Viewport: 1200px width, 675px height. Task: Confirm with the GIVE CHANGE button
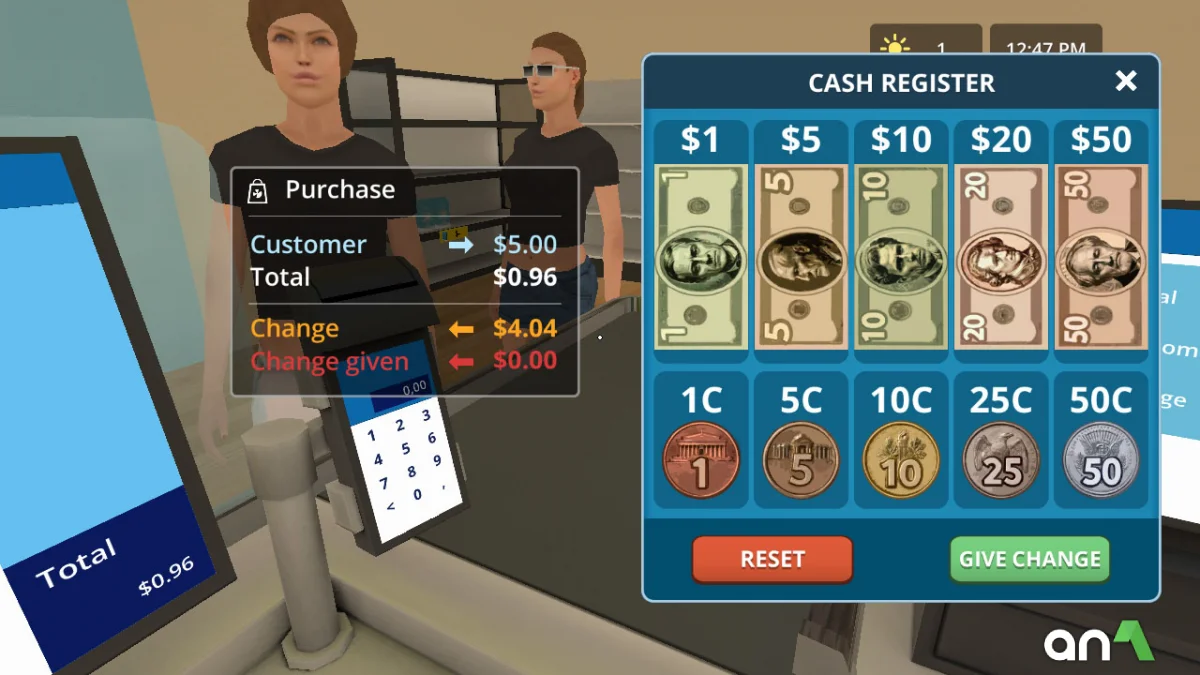[1030, 559]
